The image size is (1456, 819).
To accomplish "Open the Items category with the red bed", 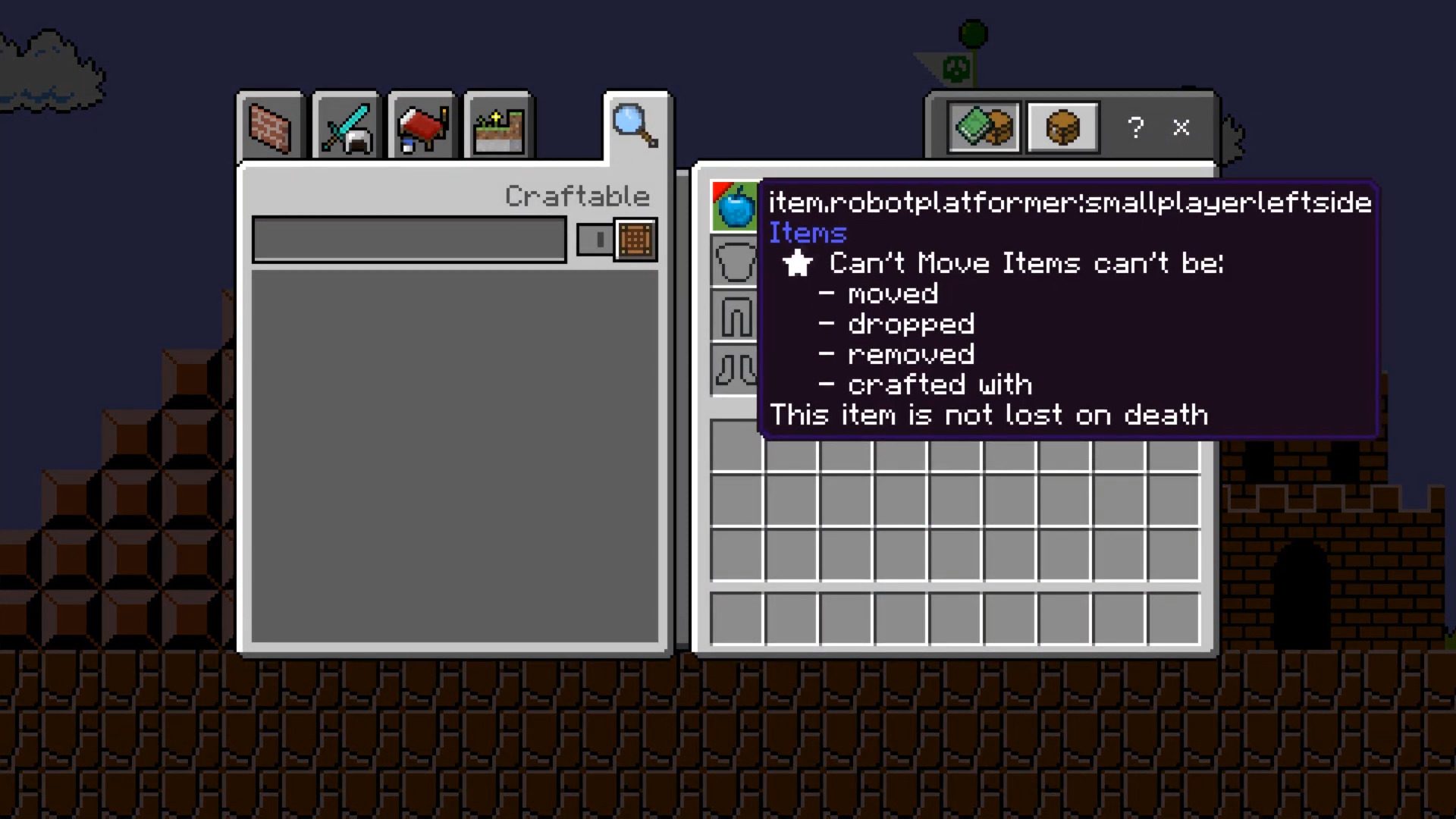I will click(x=421, y=127).
